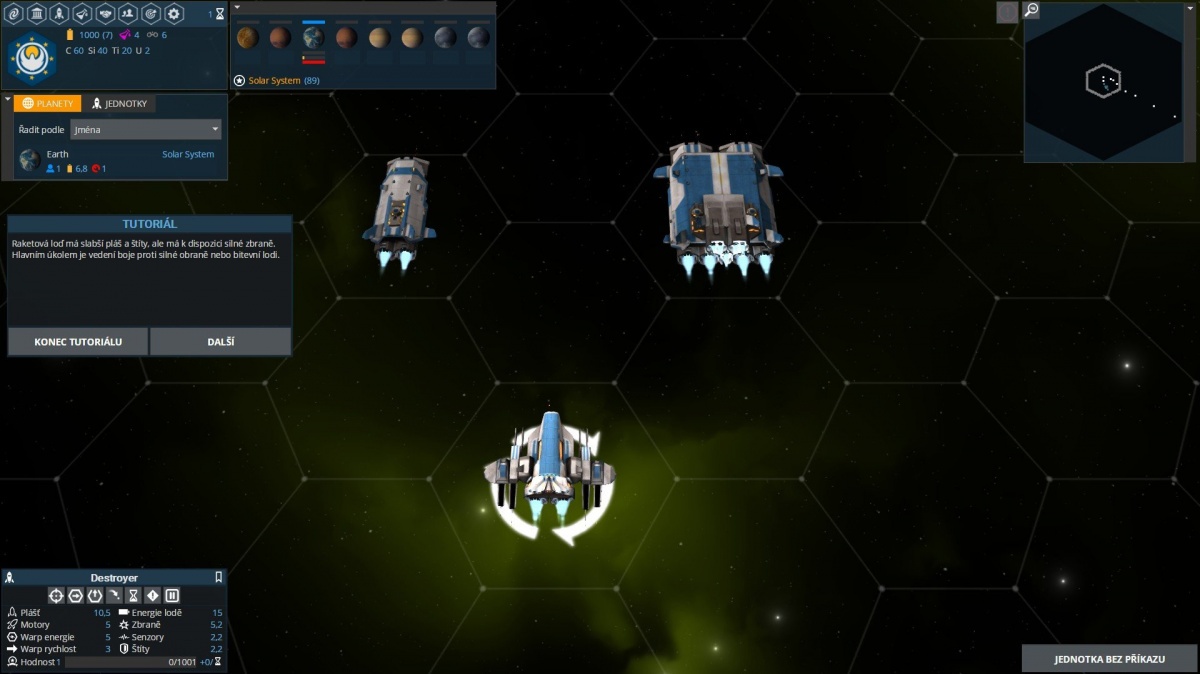Continue the tutorial with Další
This screenshot has height=674, width=1200.
[221, 341]
